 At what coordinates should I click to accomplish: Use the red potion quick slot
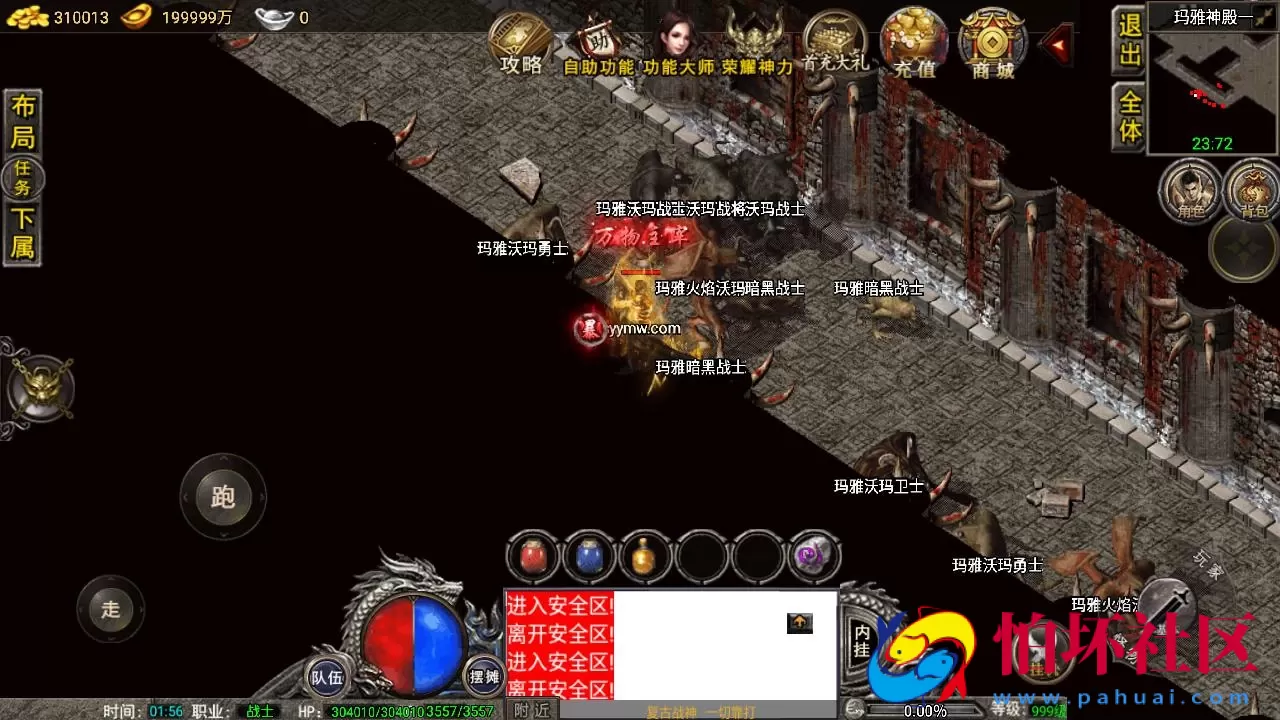coord(531,556)
